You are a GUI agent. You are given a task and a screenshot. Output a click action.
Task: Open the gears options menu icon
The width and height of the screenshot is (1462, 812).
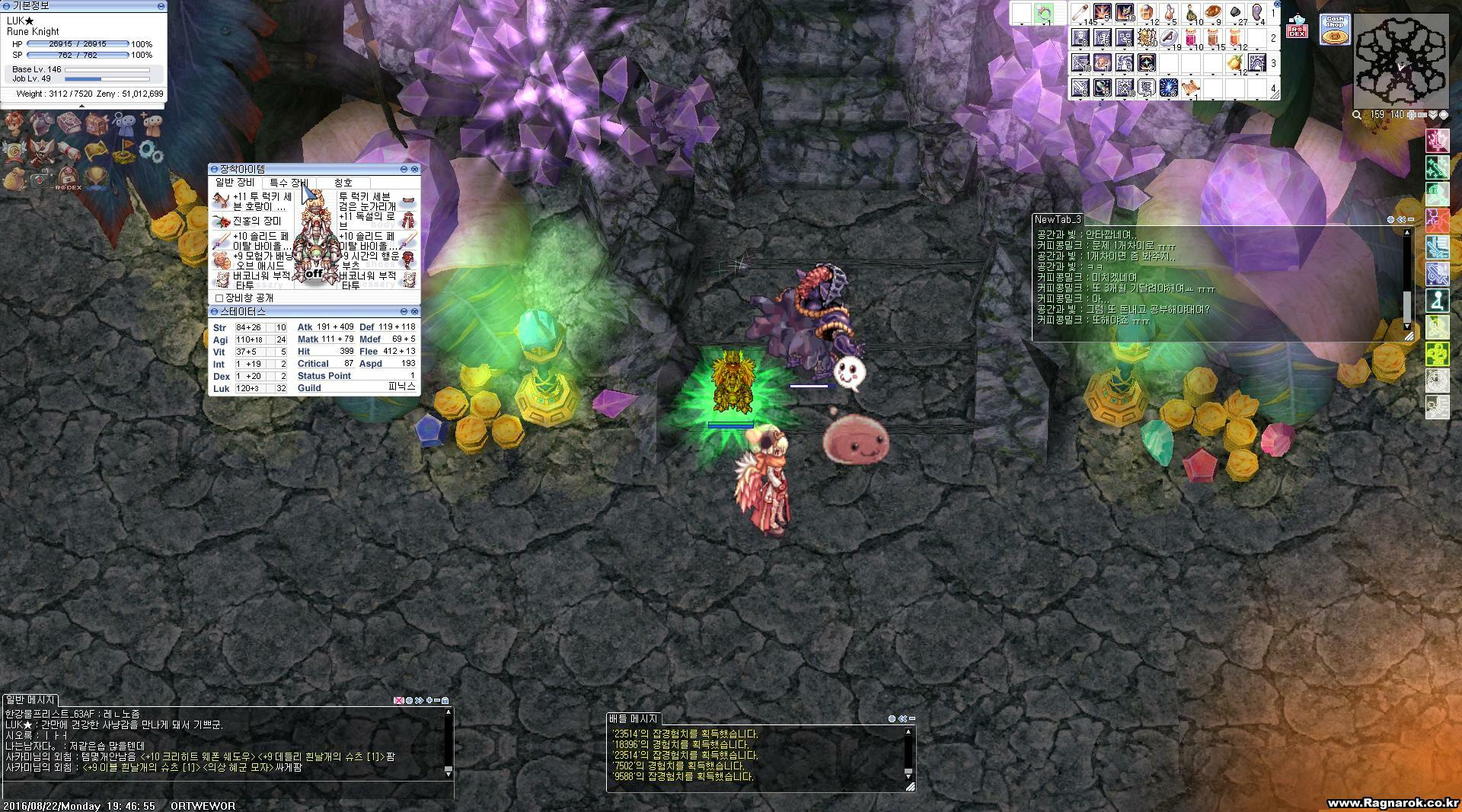point(151,151)
